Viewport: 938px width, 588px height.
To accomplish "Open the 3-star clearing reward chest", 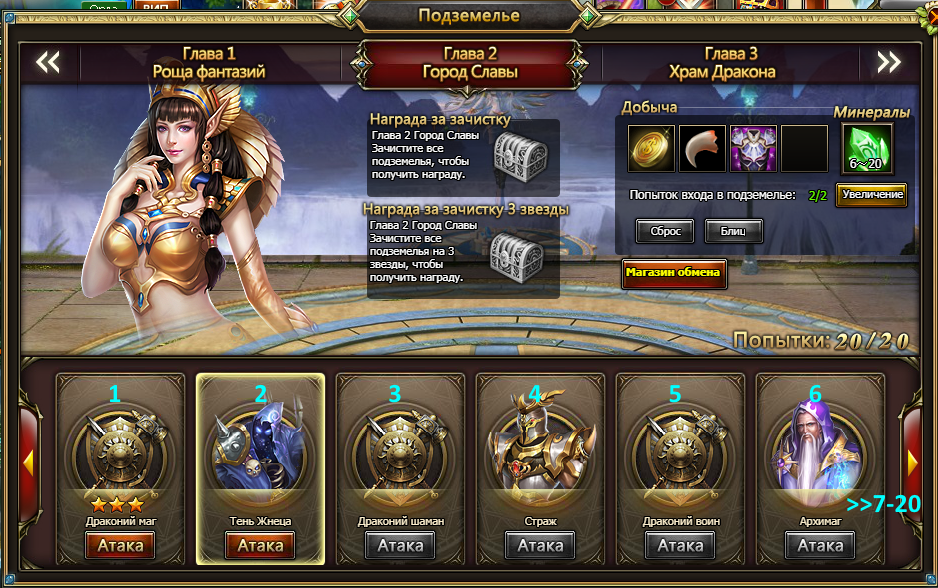I will pyautogui.click(x=517, y=258).
